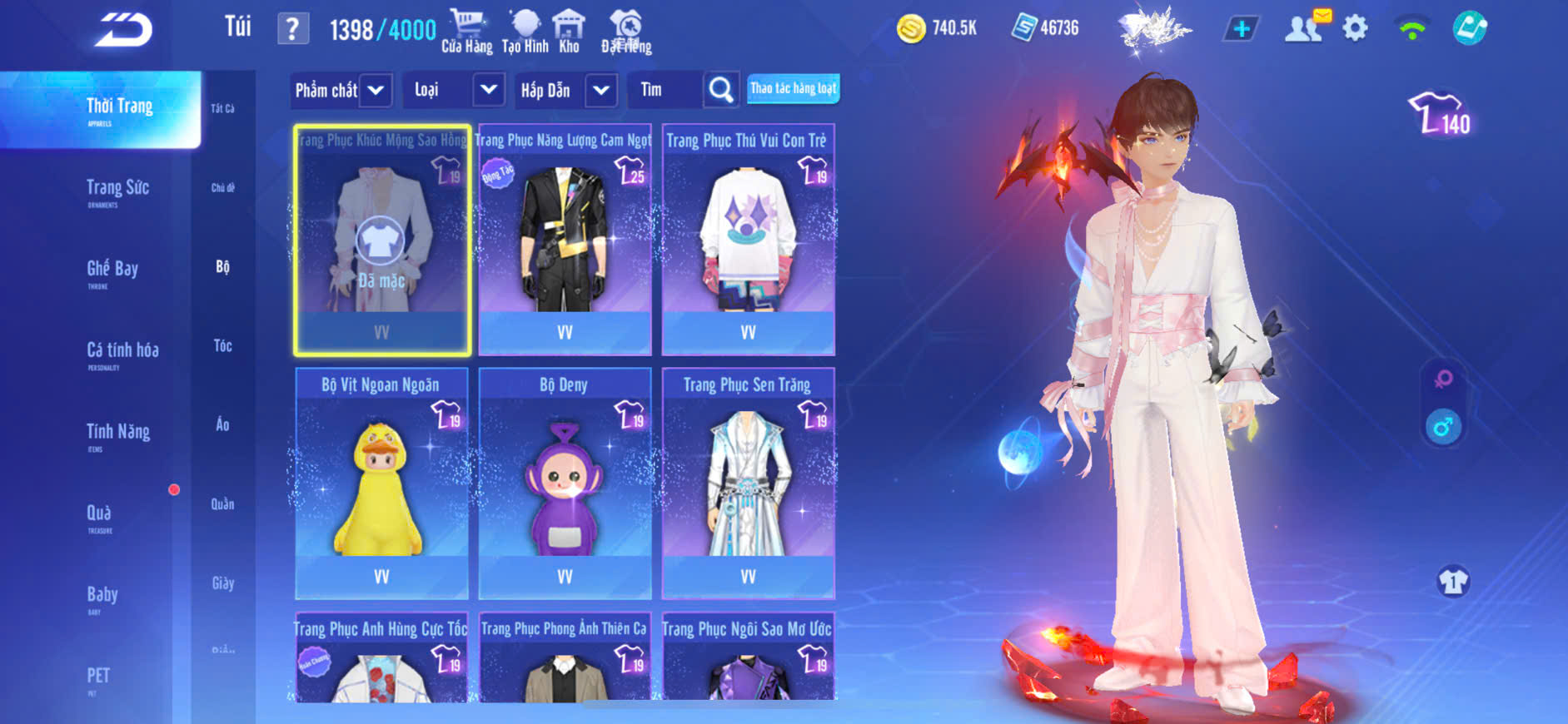Open Kho storage

pos(569,32)
